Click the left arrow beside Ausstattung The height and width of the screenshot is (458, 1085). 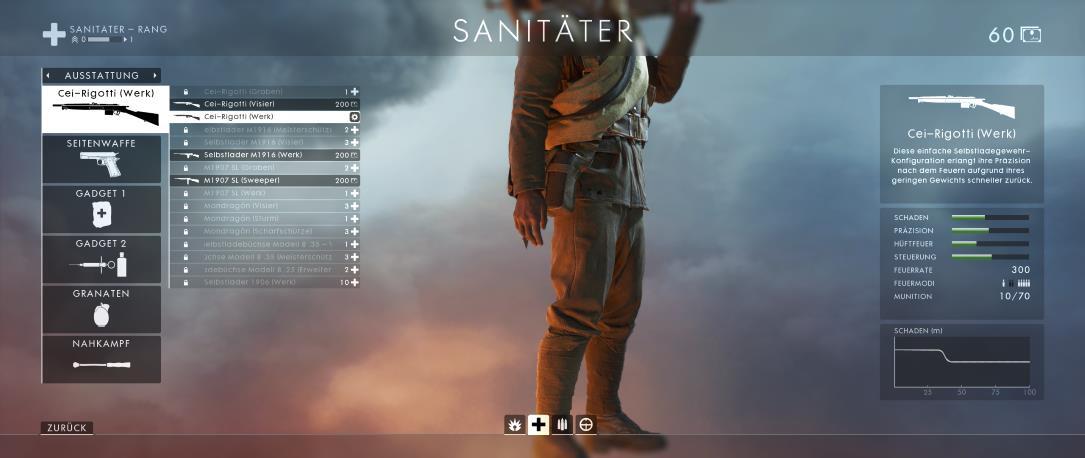[x=48, y=76]
